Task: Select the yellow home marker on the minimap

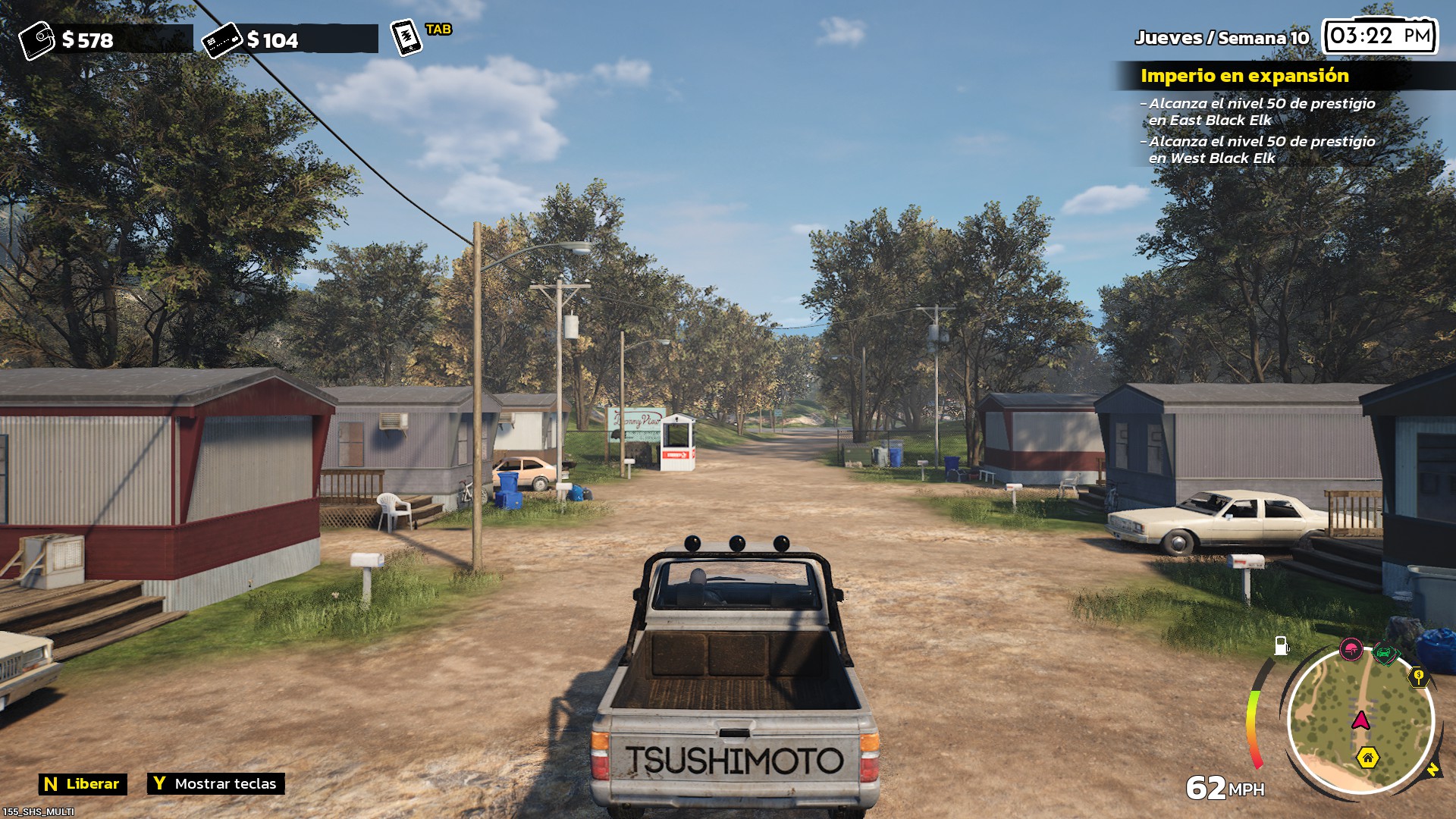Action: [x=1367, y=758]
